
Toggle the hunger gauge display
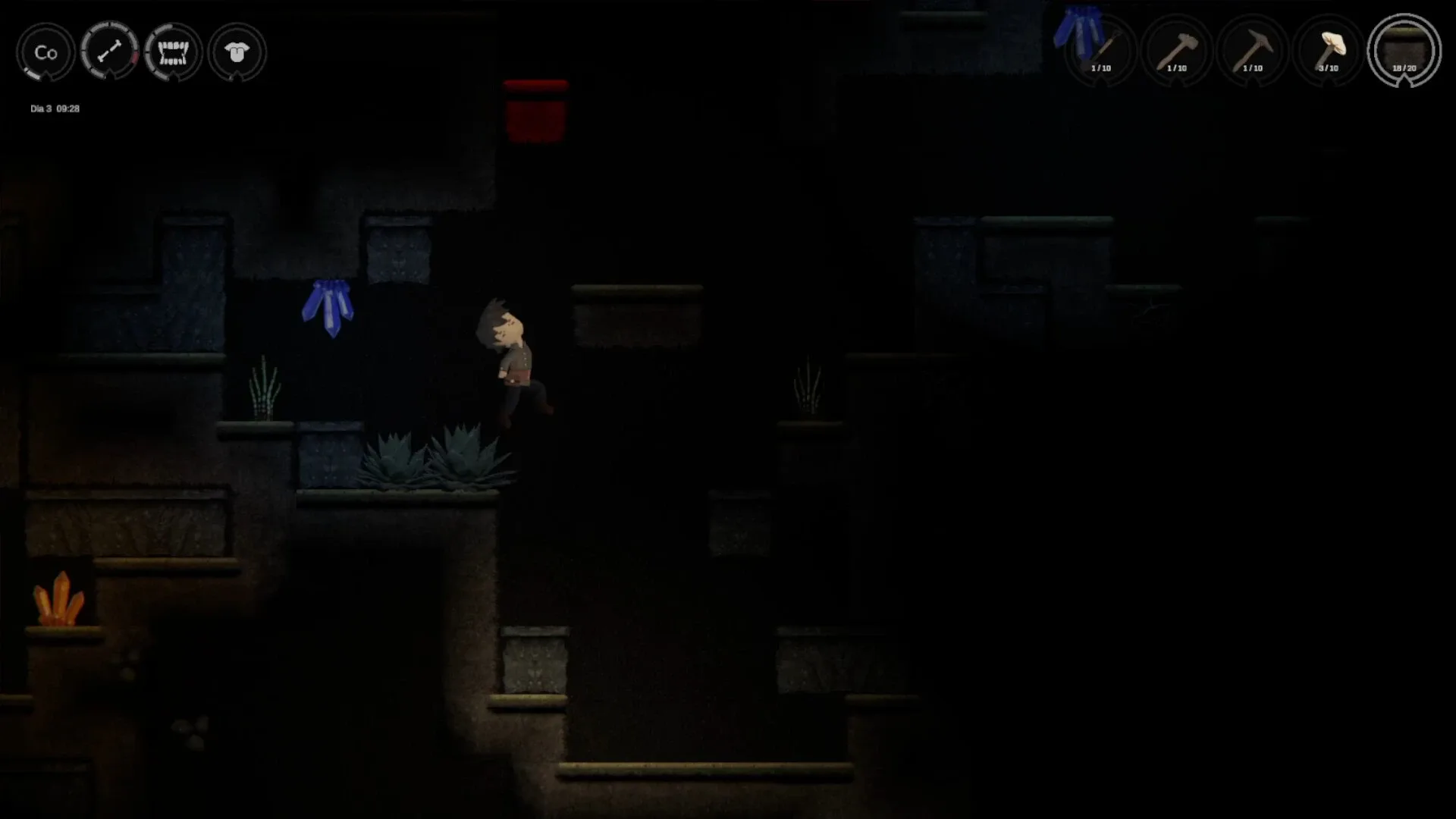click(x=174, y=52)
